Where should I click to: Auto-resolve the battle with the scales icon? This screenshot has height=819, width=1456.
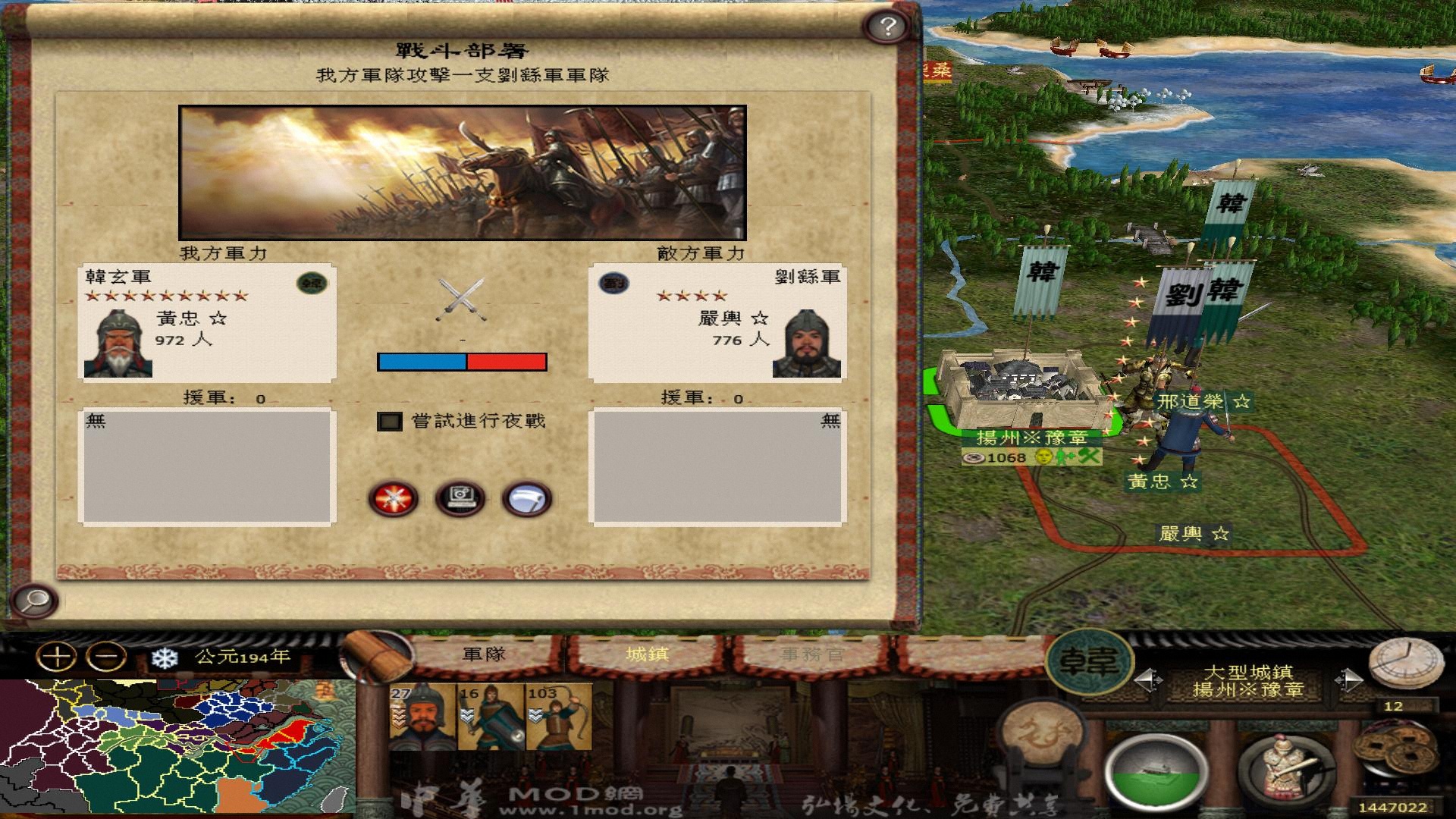pos(461,497)
